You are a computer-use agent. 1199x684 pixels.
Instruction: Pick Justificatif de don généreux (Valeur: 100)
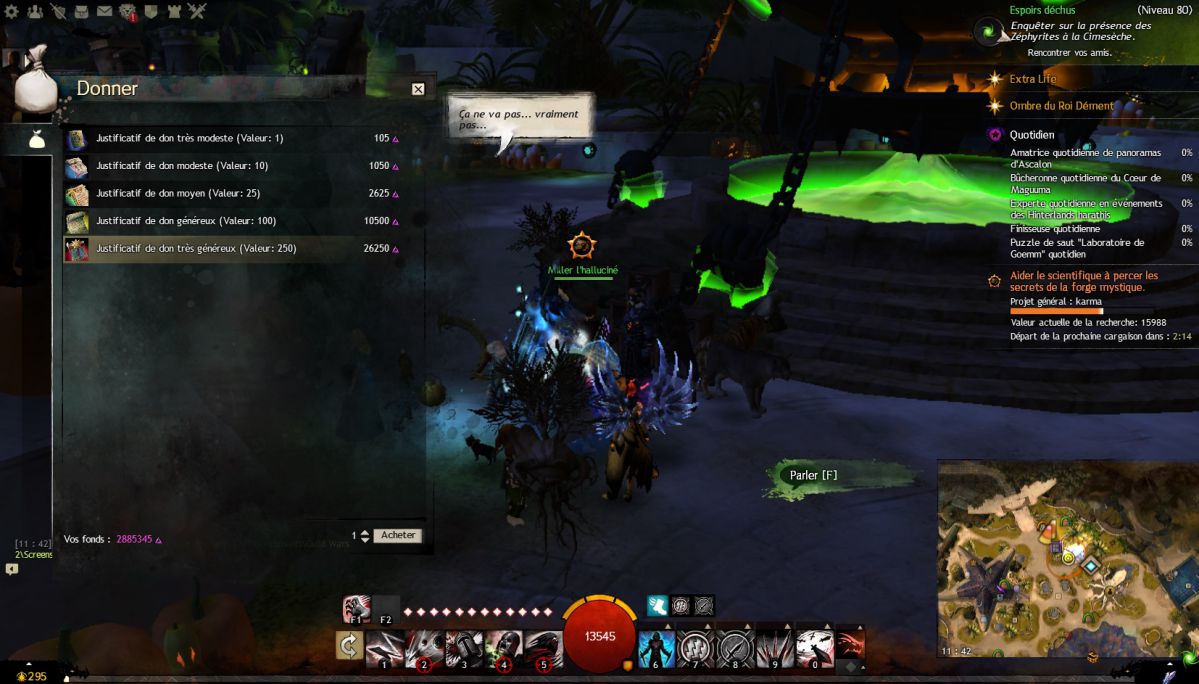(185, 221)
